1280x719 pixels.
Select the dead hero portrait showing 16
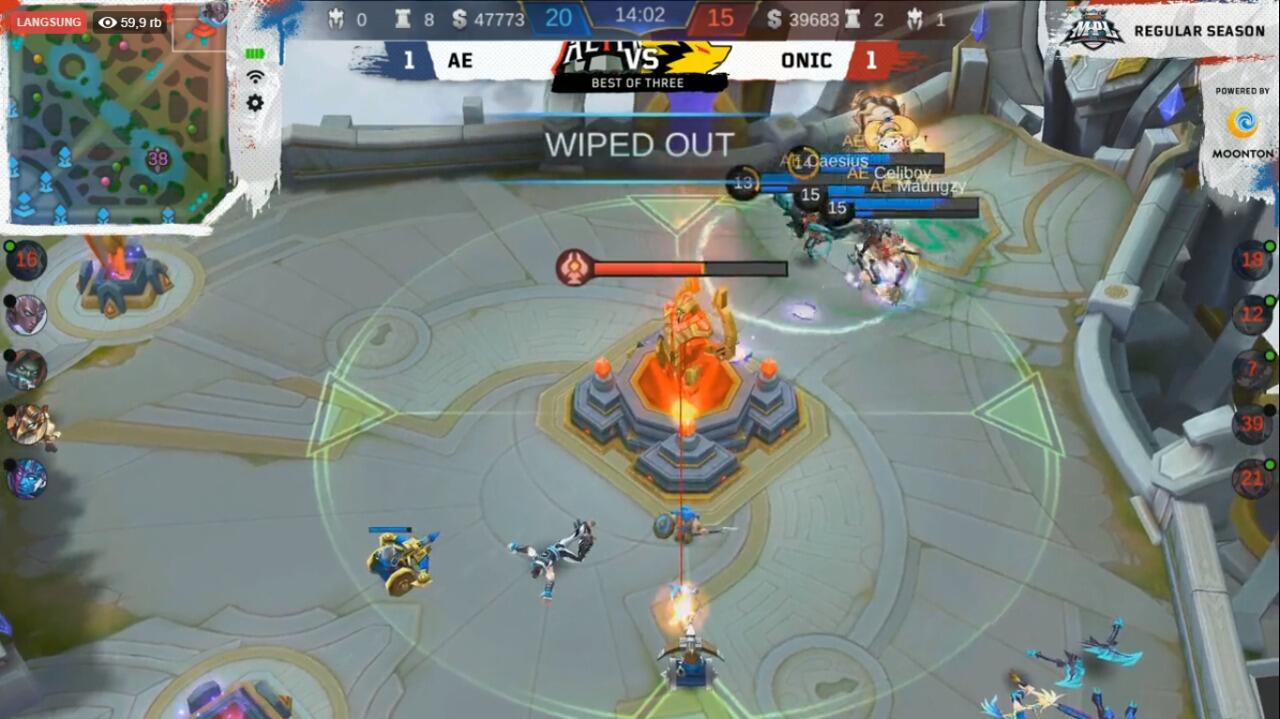(26, 261)
